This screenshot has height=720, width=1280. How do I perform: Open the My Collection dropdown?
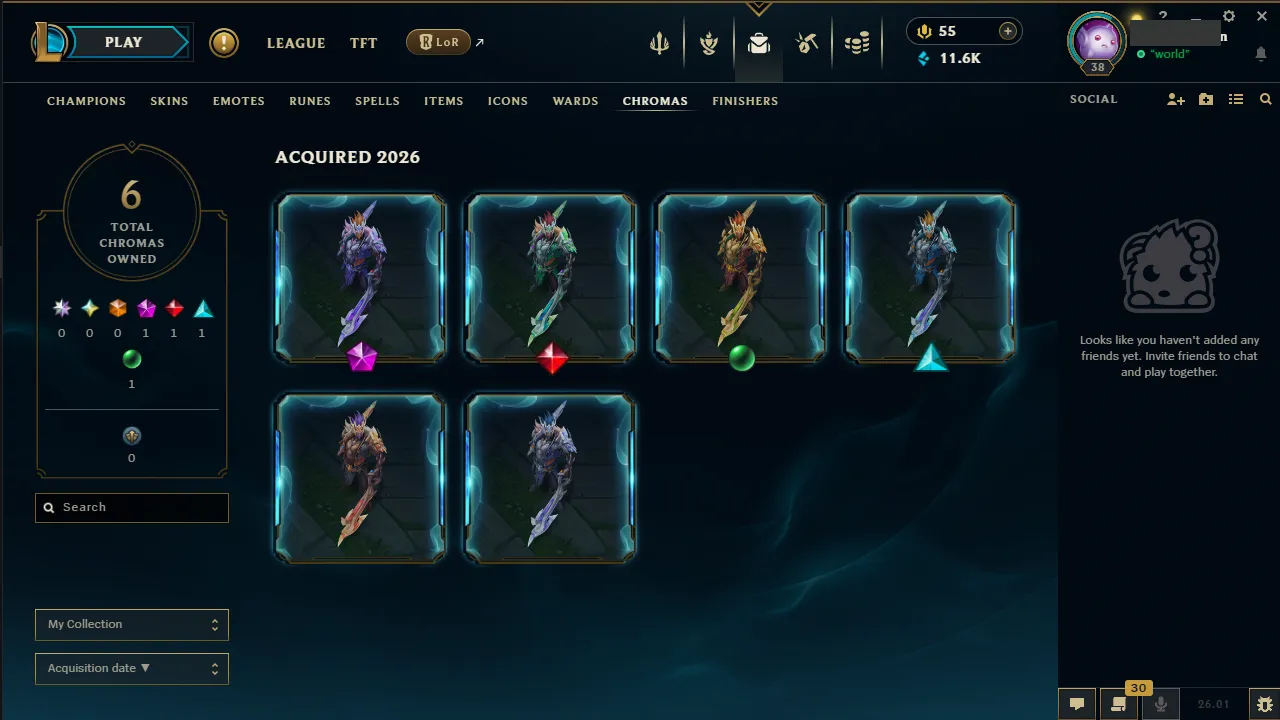pyautogui.click(x=131, y=624)
